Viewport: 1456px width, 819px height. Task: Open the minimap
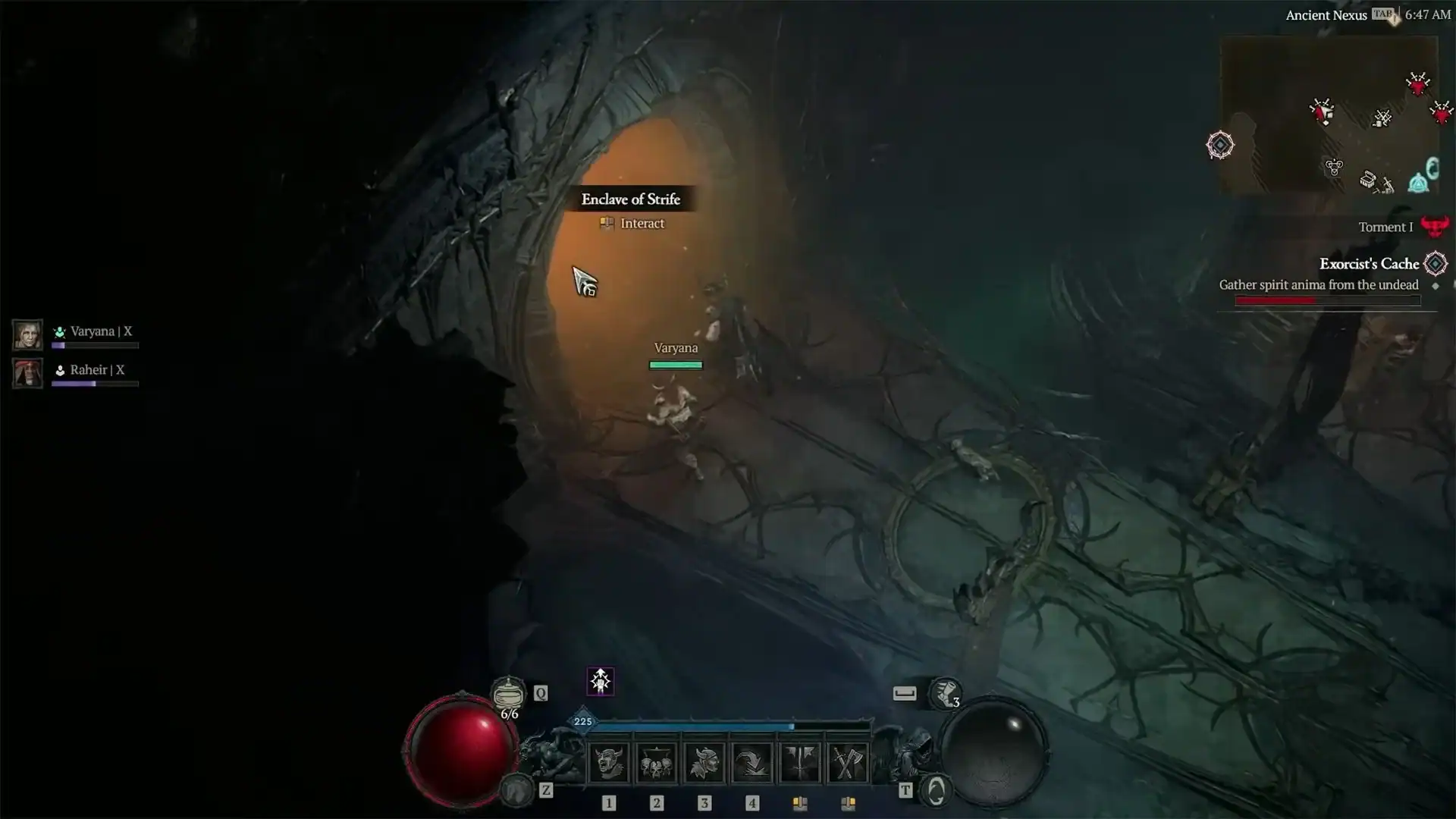tap(1329, 115)
